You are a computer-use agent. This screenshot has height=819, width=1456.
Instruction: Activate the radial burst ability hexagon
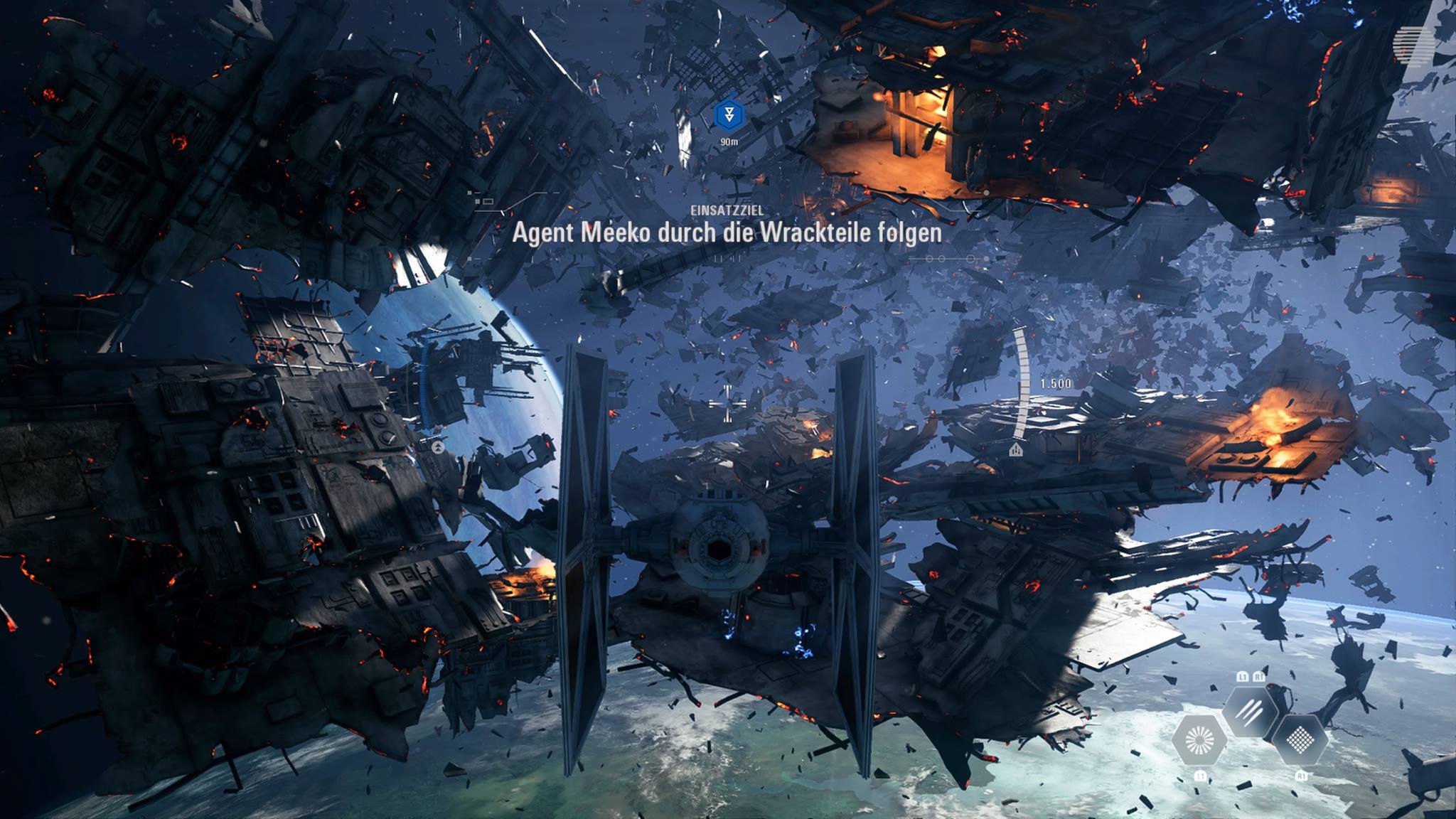[1199, 741]
